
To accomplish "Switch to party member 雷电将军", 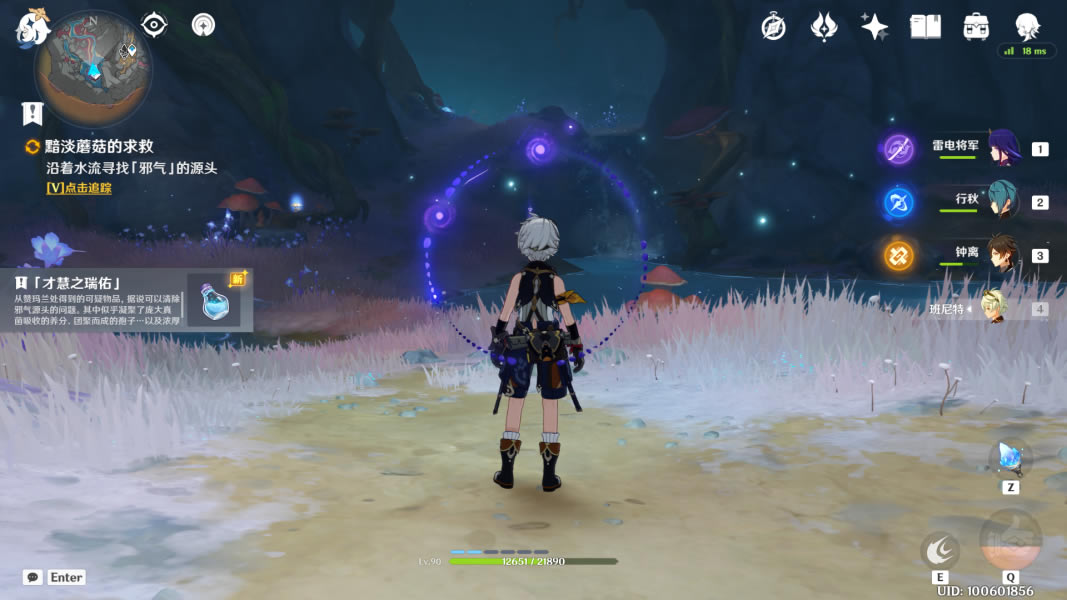I will 1003,149.
